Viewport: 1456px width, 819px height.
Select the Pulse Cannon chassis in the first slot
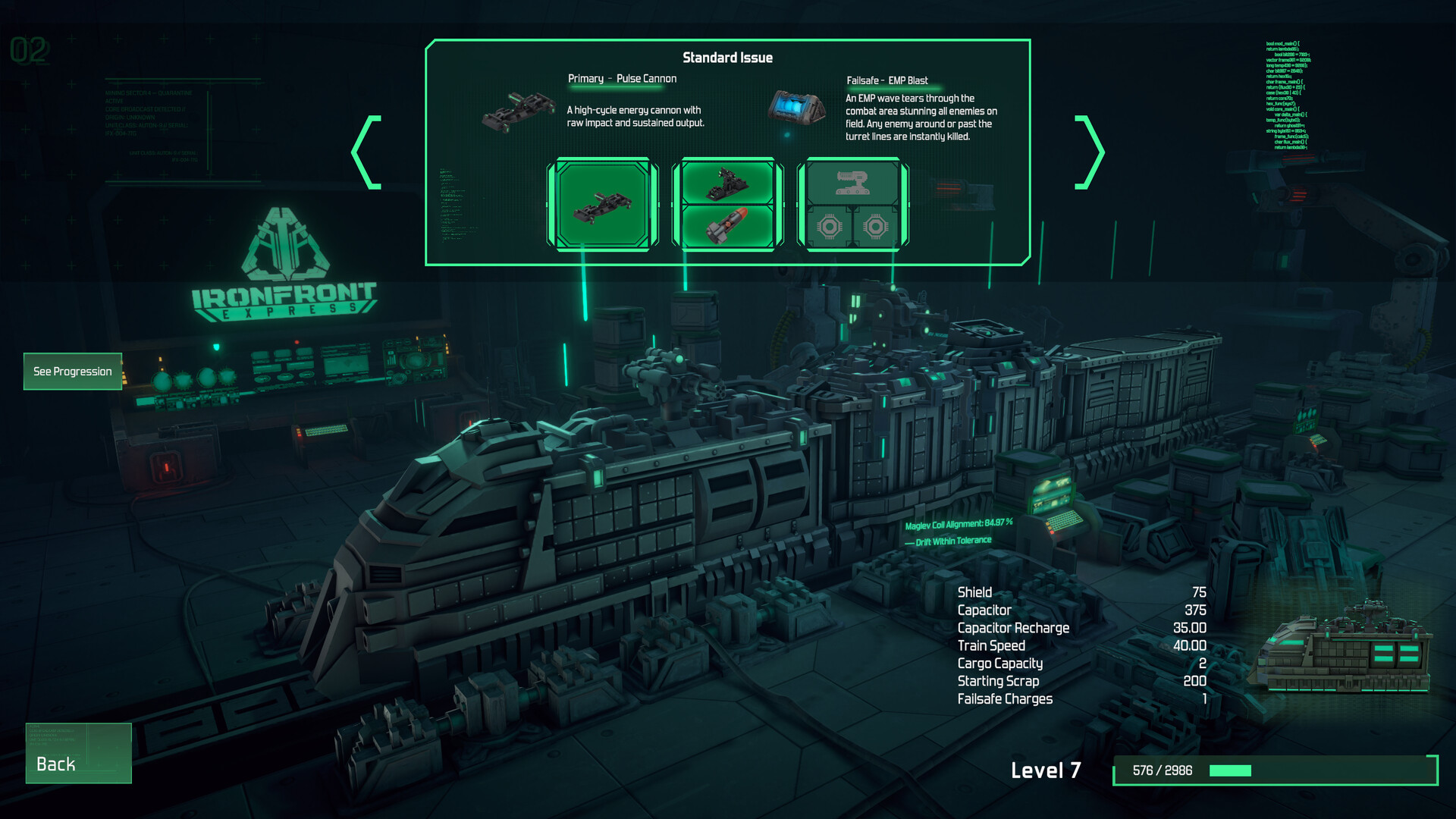[603, 205]
